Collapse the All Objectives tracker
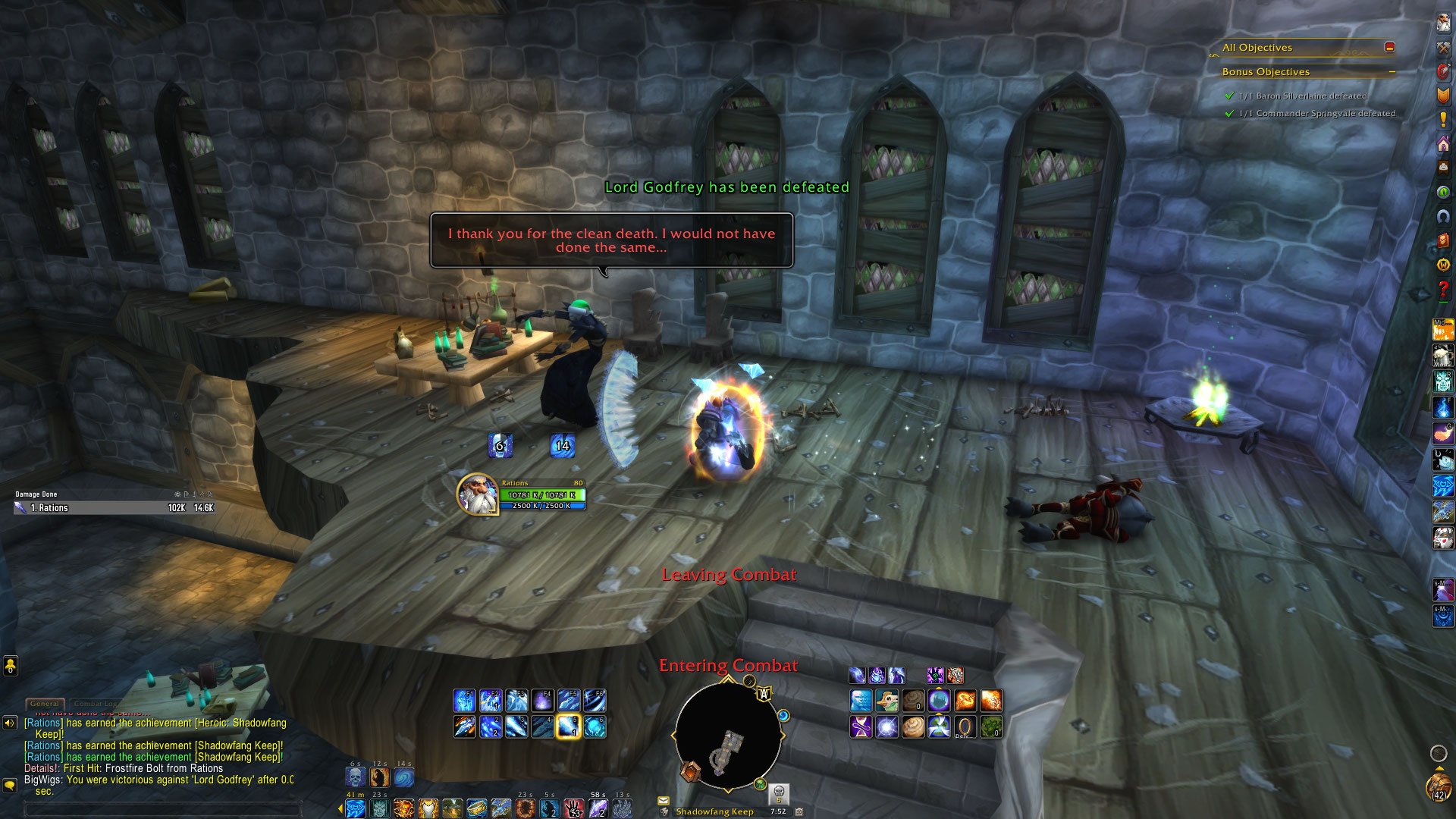Screen dimensions: 1456x819 point(1389,47)
